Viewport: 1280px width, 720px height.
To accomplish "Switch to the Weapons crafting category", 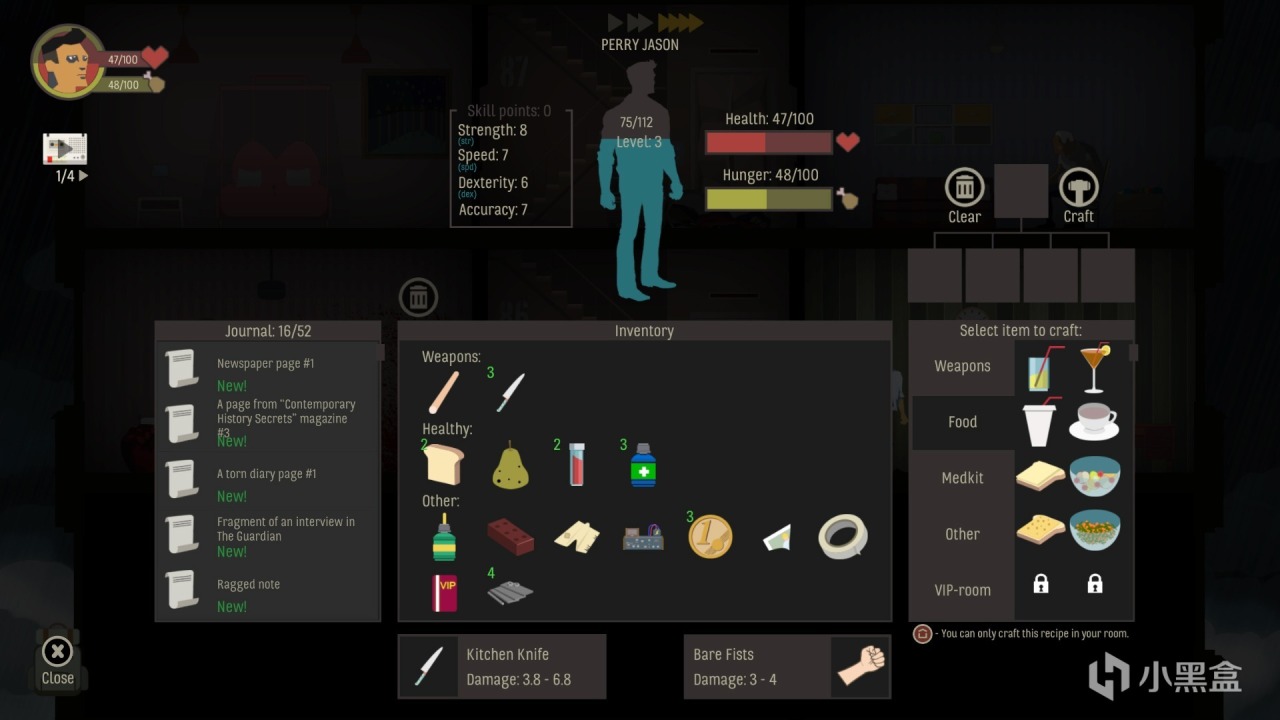I will coord(961,366).
